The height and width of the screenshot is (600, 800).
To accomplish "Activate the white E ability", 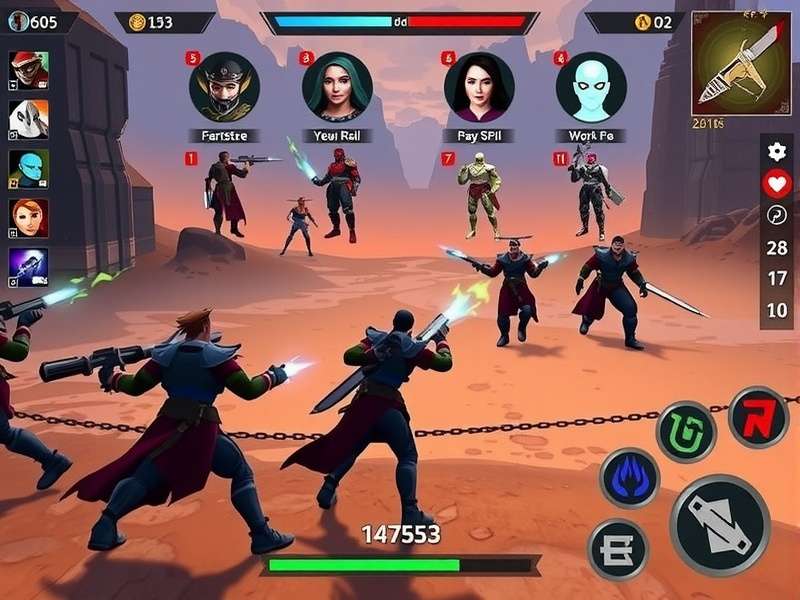I will coord(618,549).
